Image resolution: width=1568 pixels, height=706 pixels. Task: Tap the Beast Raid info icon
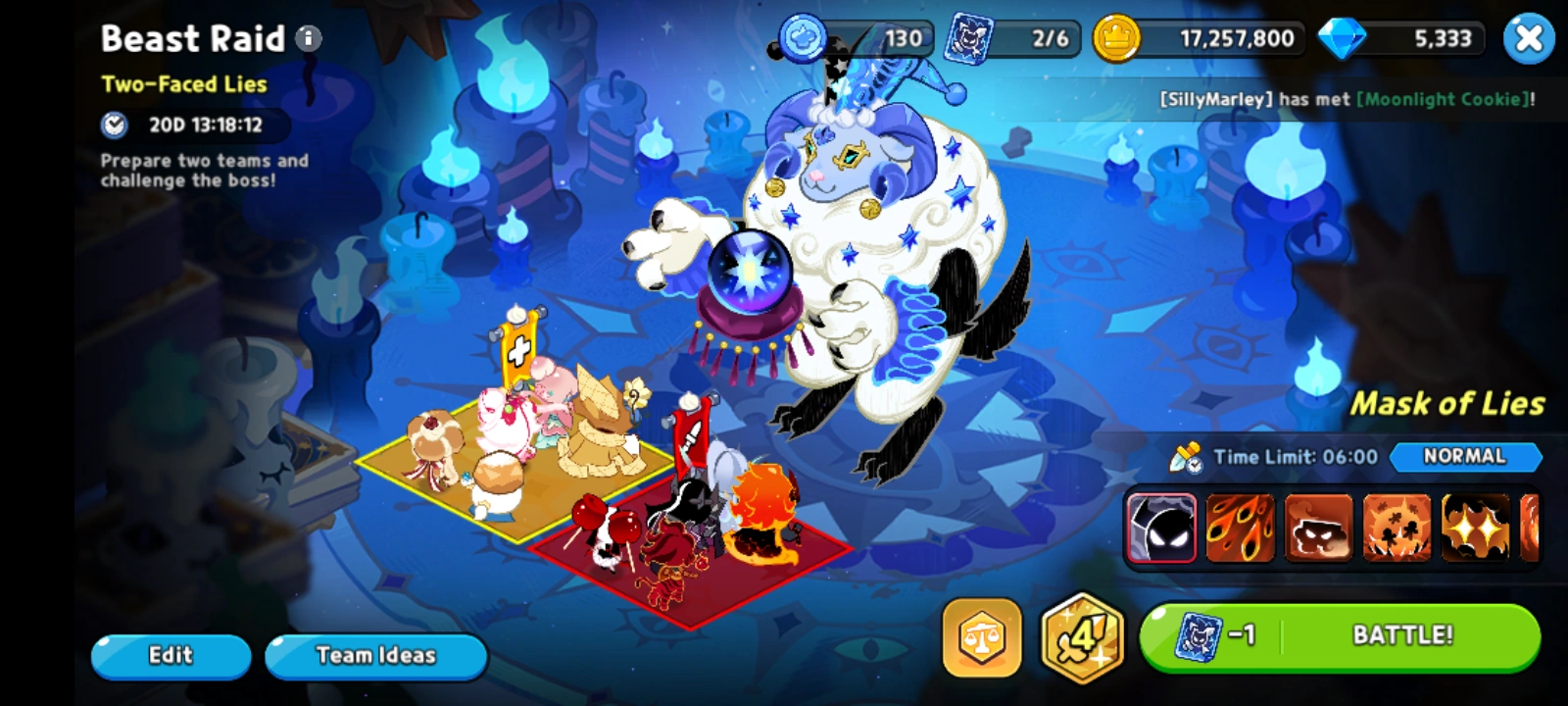click(309, 39)
